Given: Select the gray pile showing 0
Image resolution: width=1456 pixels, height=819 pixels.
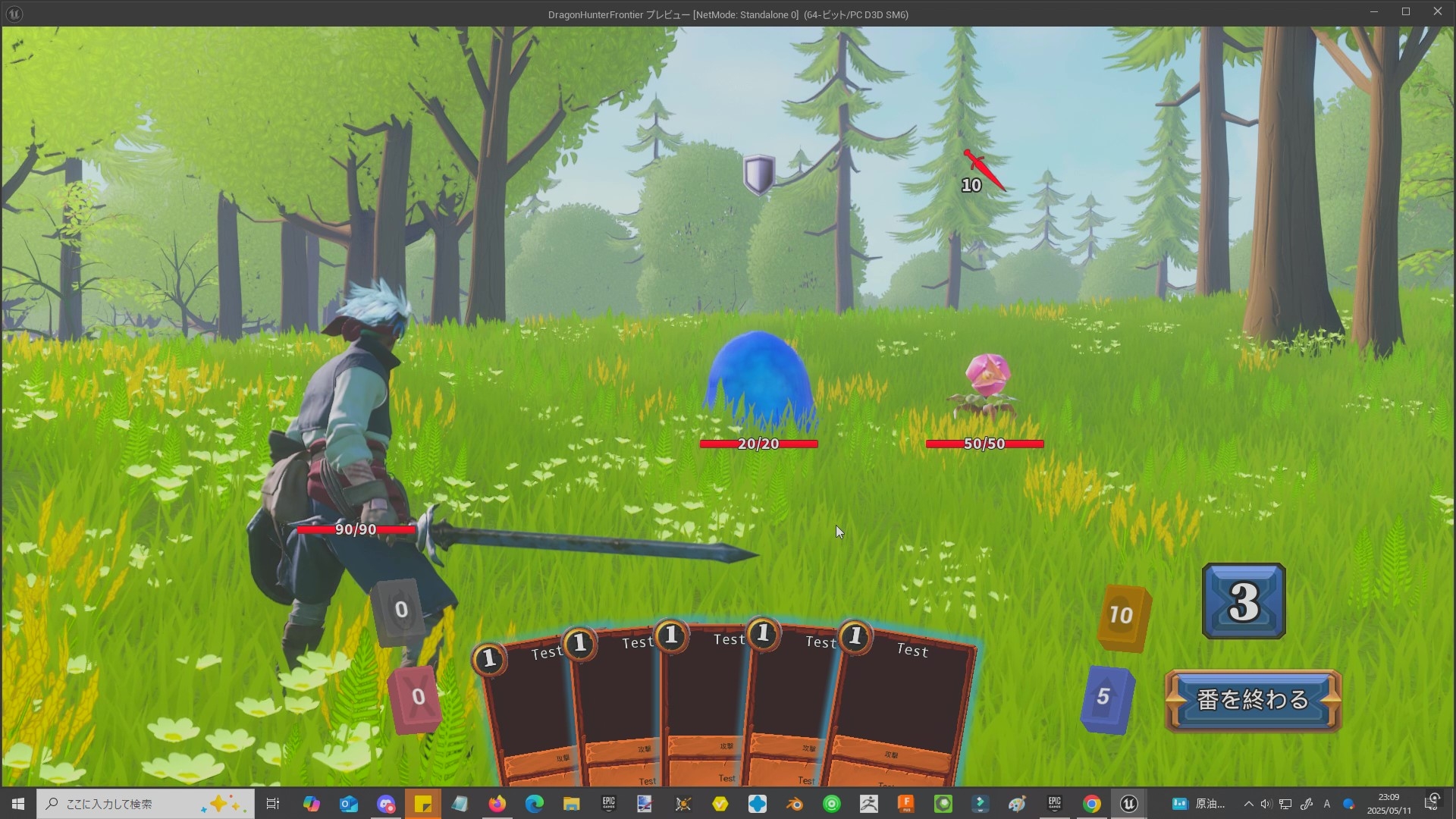Looking at the screenshot, I should [399, 611].
